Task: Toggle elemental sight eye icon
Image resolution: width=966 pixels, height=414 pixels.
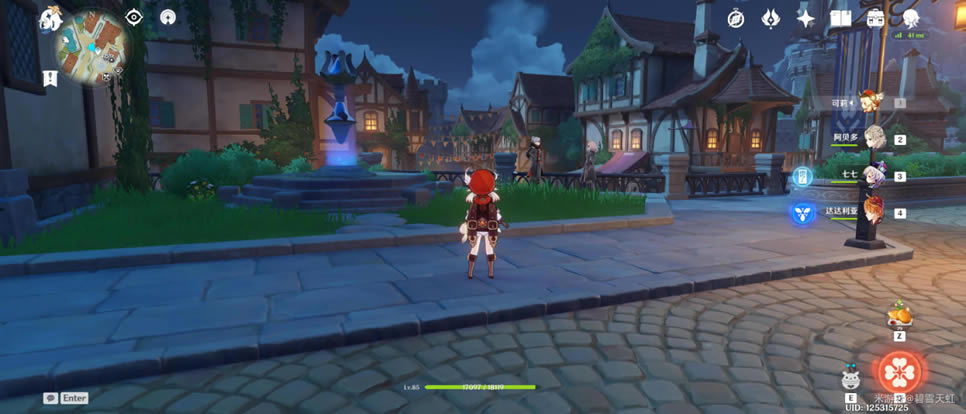Action: click(x=135, y=18)
